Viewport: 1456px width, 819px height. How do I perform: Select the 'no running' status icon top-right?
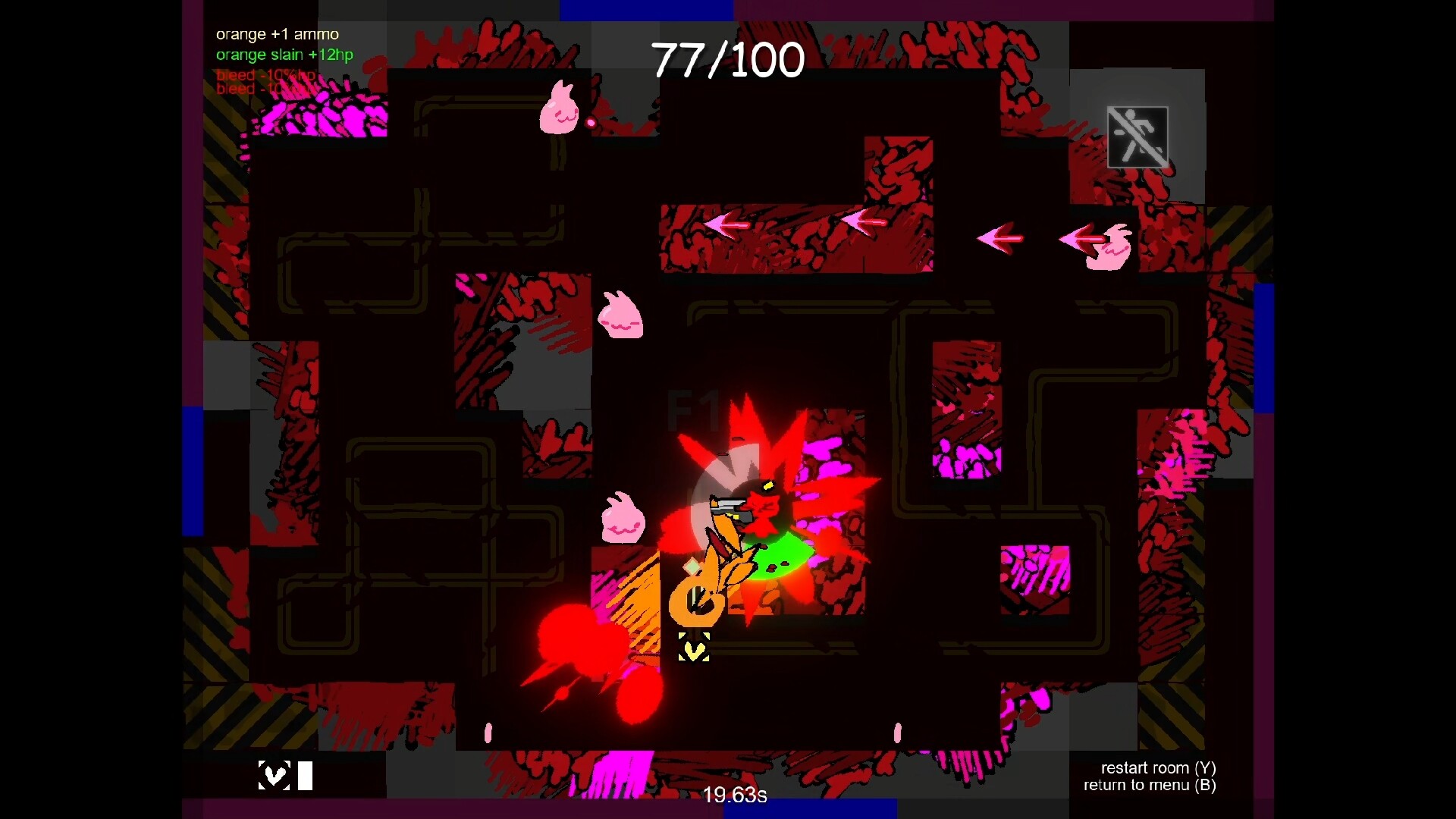tap(1137, 136)
